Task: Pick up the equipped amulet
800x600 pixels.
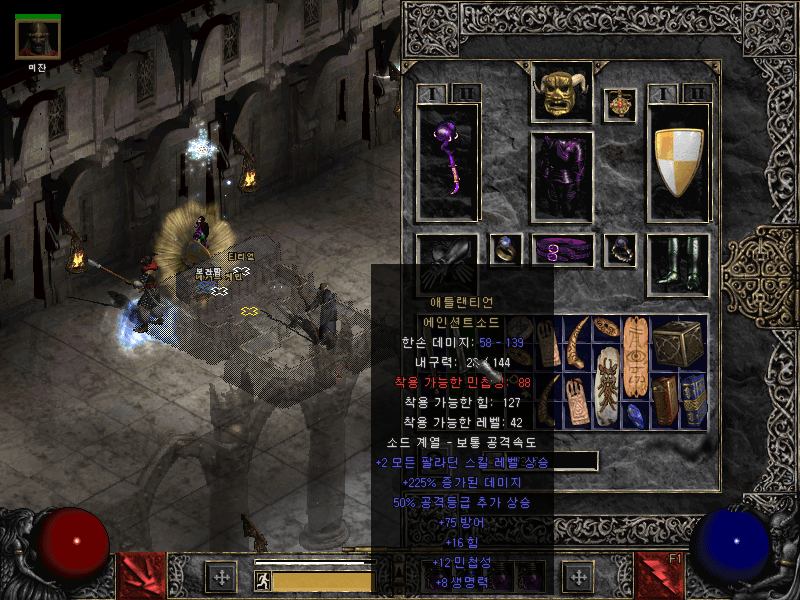Action: [620, 105]
